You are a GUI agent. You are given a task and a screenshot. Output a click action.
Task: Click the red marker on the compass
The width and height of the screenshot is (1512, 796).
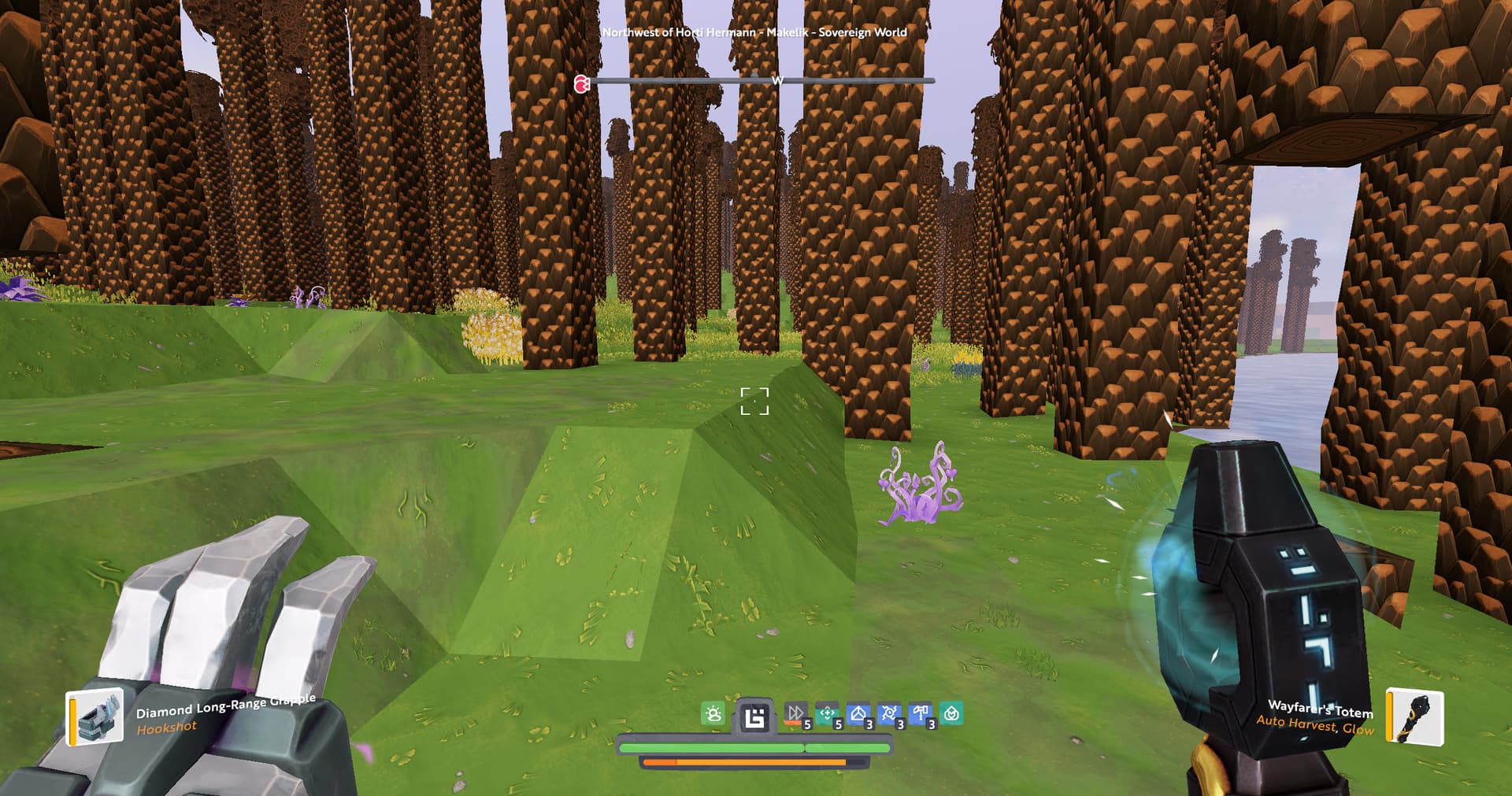point(582,83)
